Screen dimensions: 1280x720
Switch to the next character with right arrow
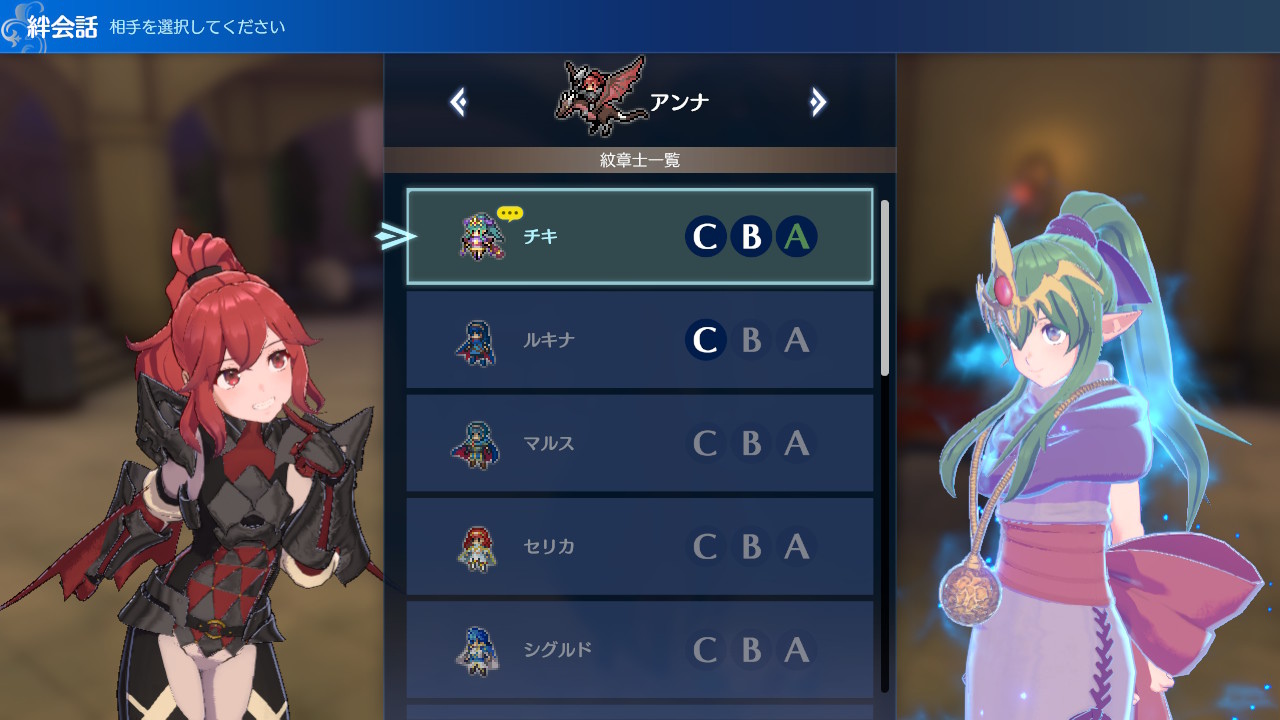(818, 102)
